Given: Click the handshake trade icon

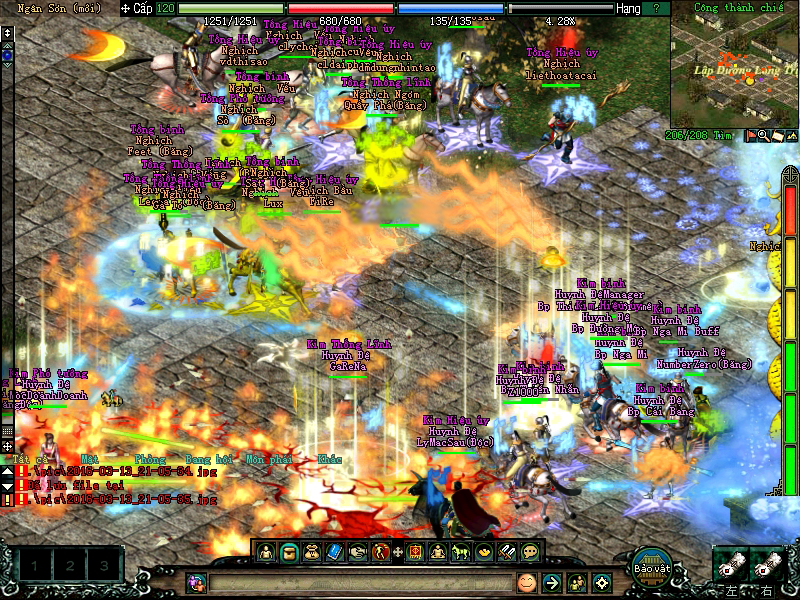Looking at the screenshot, I should 358,551.
